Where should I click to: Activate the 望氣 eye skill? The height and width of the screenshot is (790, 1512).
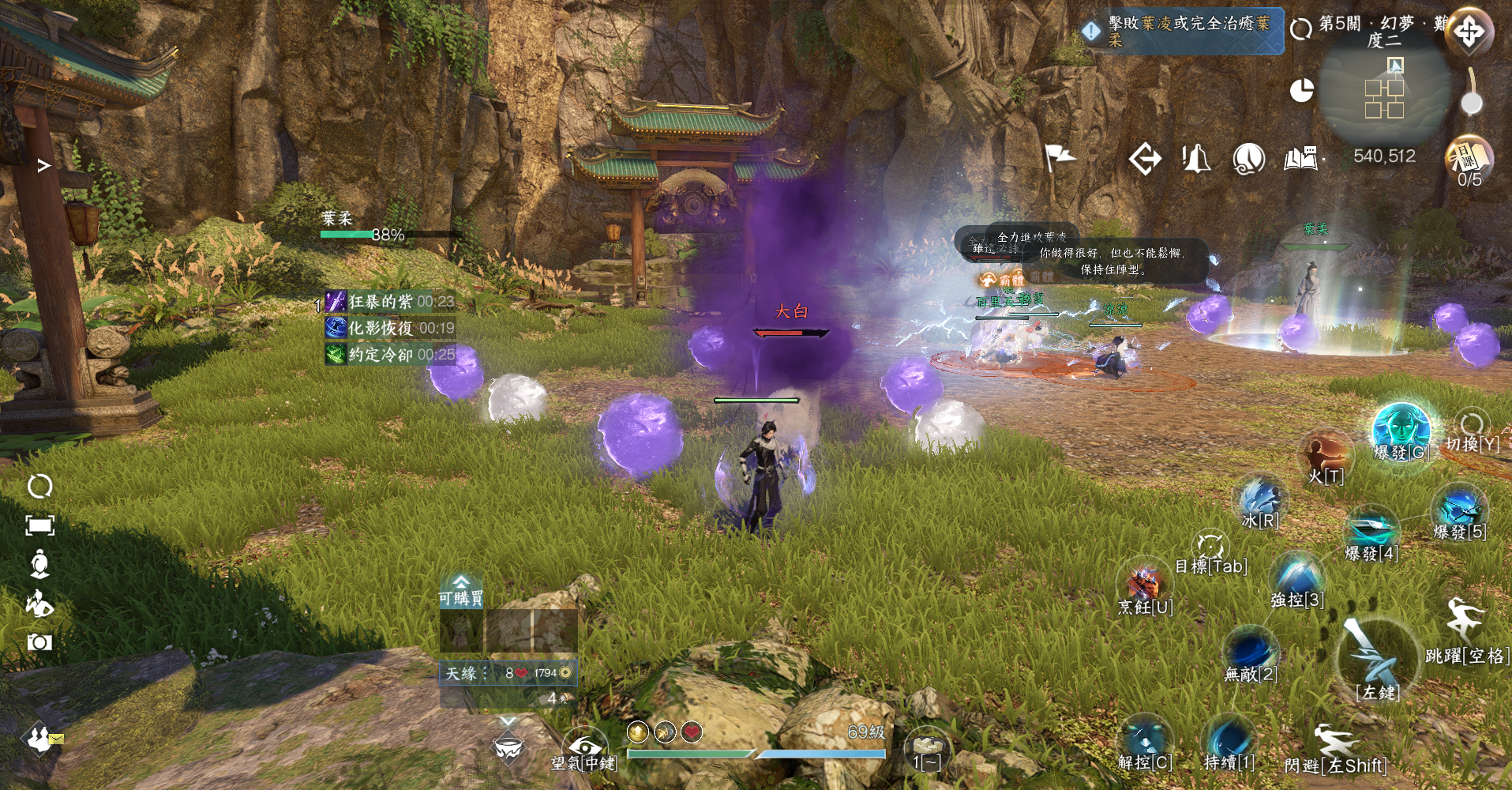point(585,746)
